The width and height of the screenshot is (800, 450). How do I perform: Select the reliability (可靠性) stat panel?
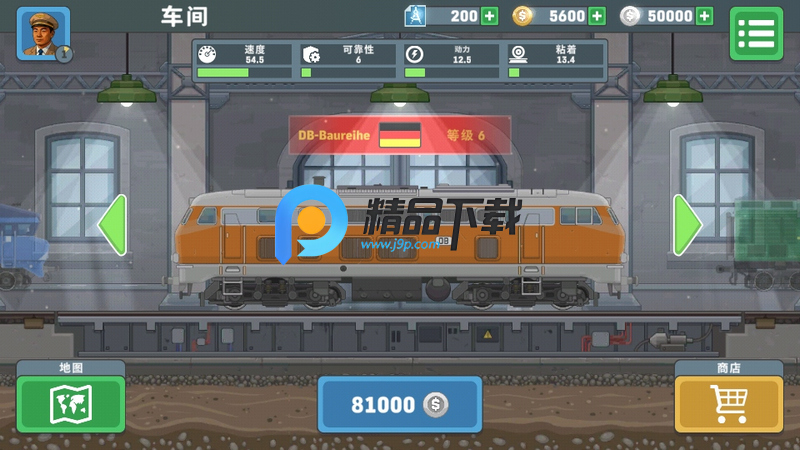(348, 60)
